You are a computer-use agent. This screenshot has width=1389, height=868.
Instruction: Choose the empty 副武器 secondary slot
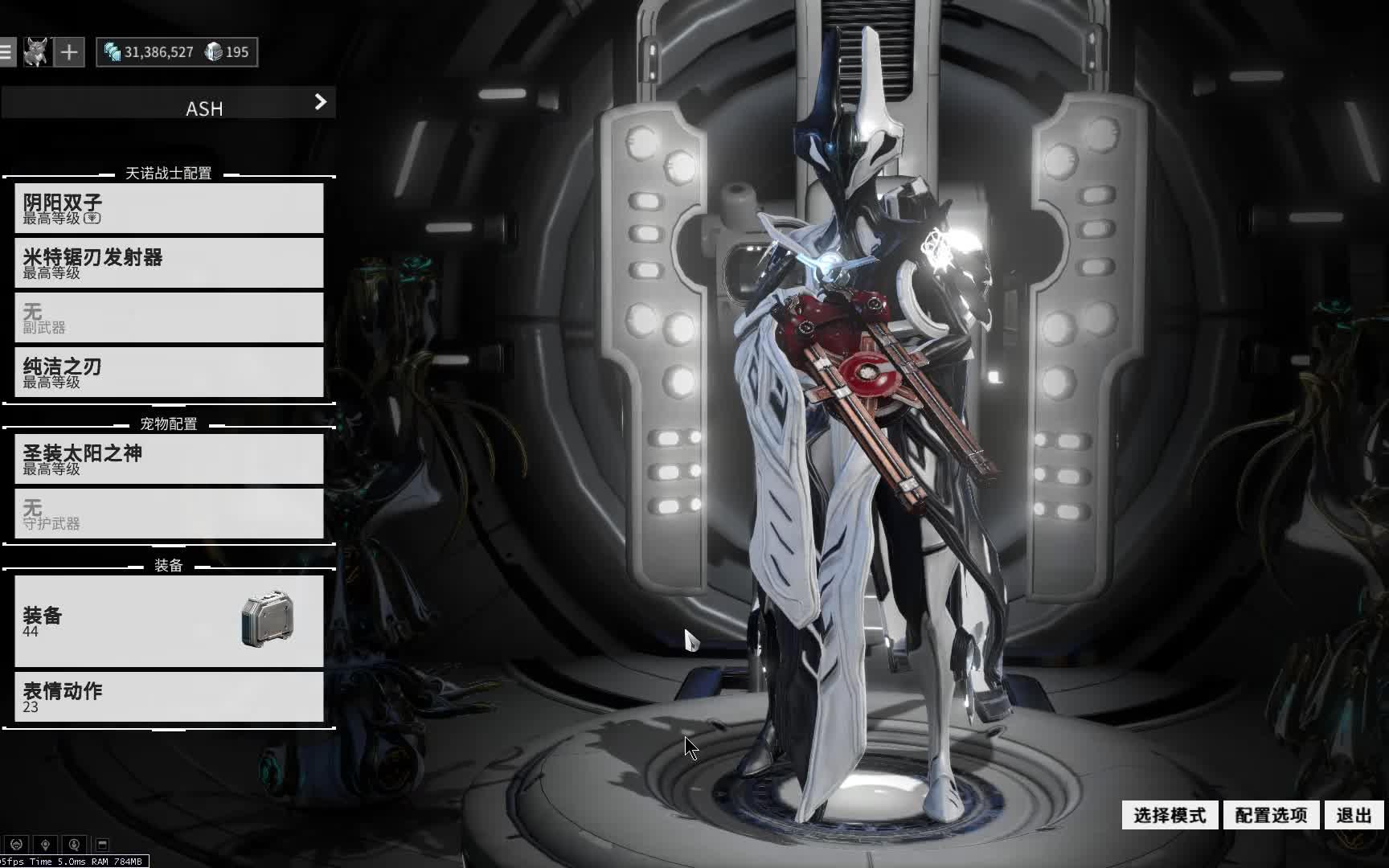click(x=169, y=317)
